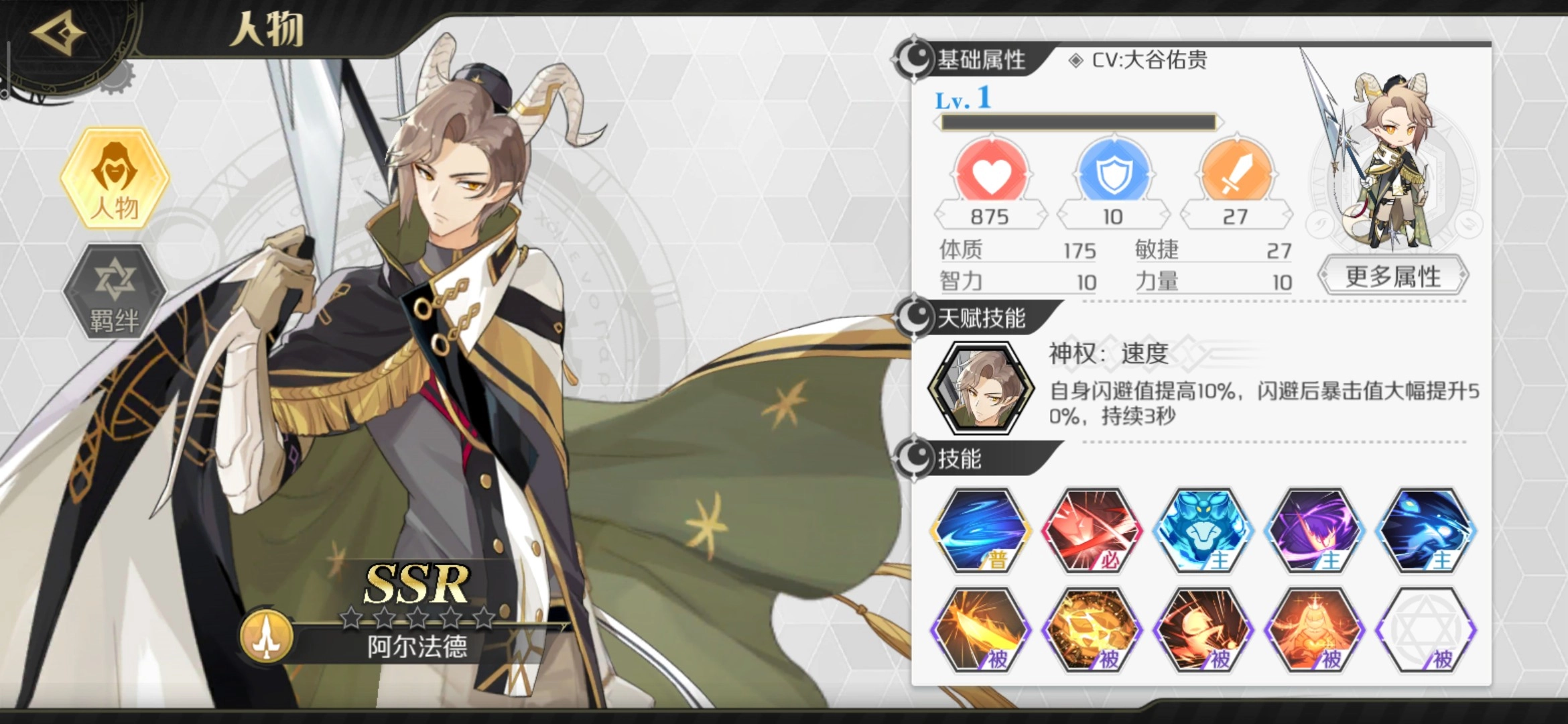View the blue beast 主 skill
Screen dimensions: 1568x724
click(1203, 530)
